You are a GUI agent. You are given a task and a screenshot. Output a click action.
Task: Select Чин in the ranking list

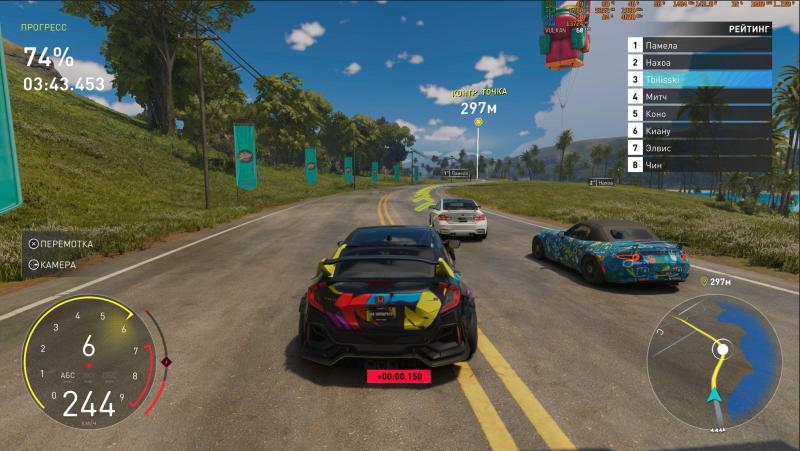coord(700,164)
